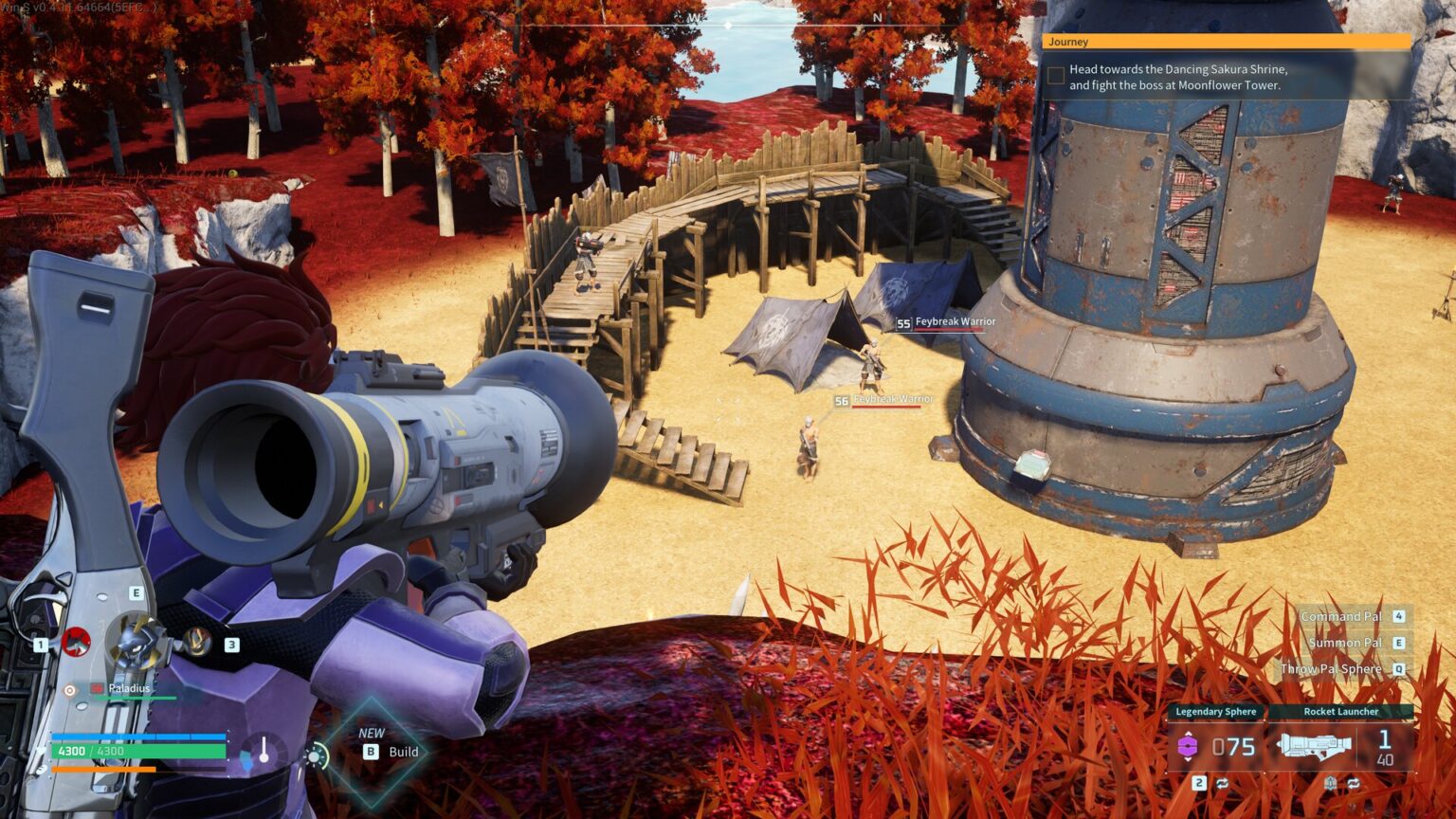Viewport: 1456px width, 819px height.
Task: Toggle the Moonflower Tower objective checkbox
Action: pos(1056,77)
